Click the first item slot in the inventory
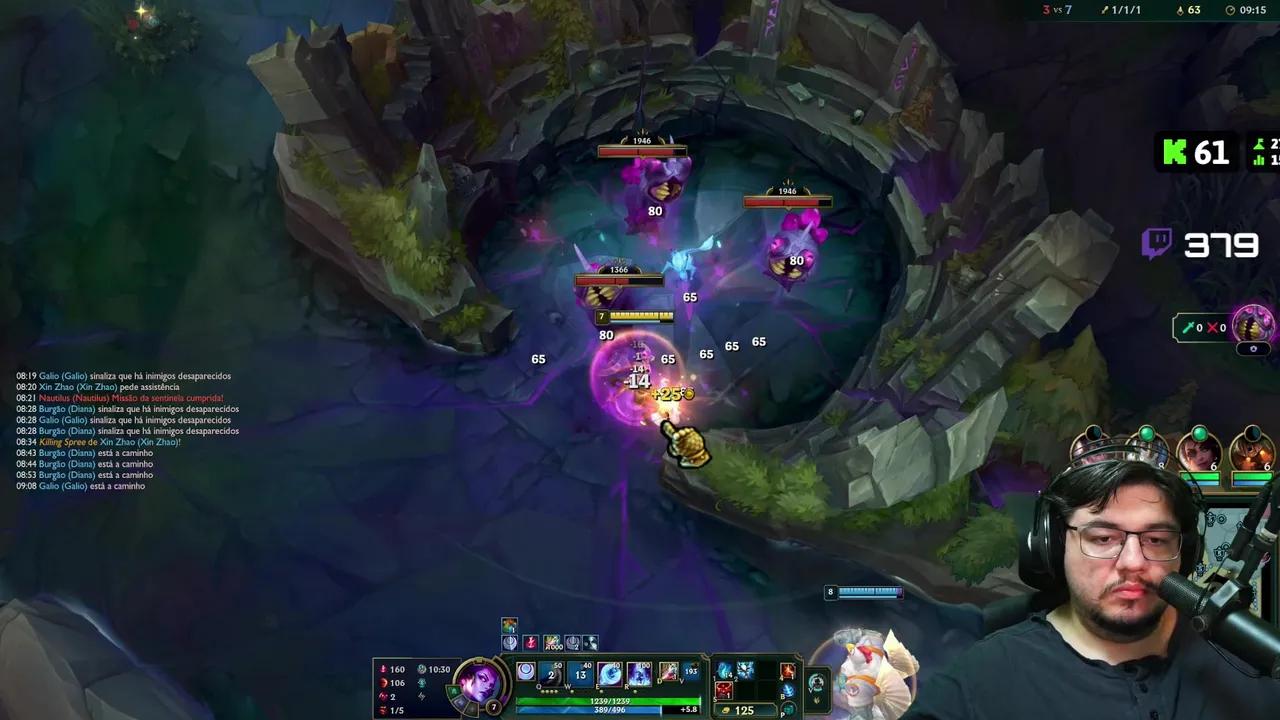Viewport: 1280px width, 720px height. tap(722, 670)
